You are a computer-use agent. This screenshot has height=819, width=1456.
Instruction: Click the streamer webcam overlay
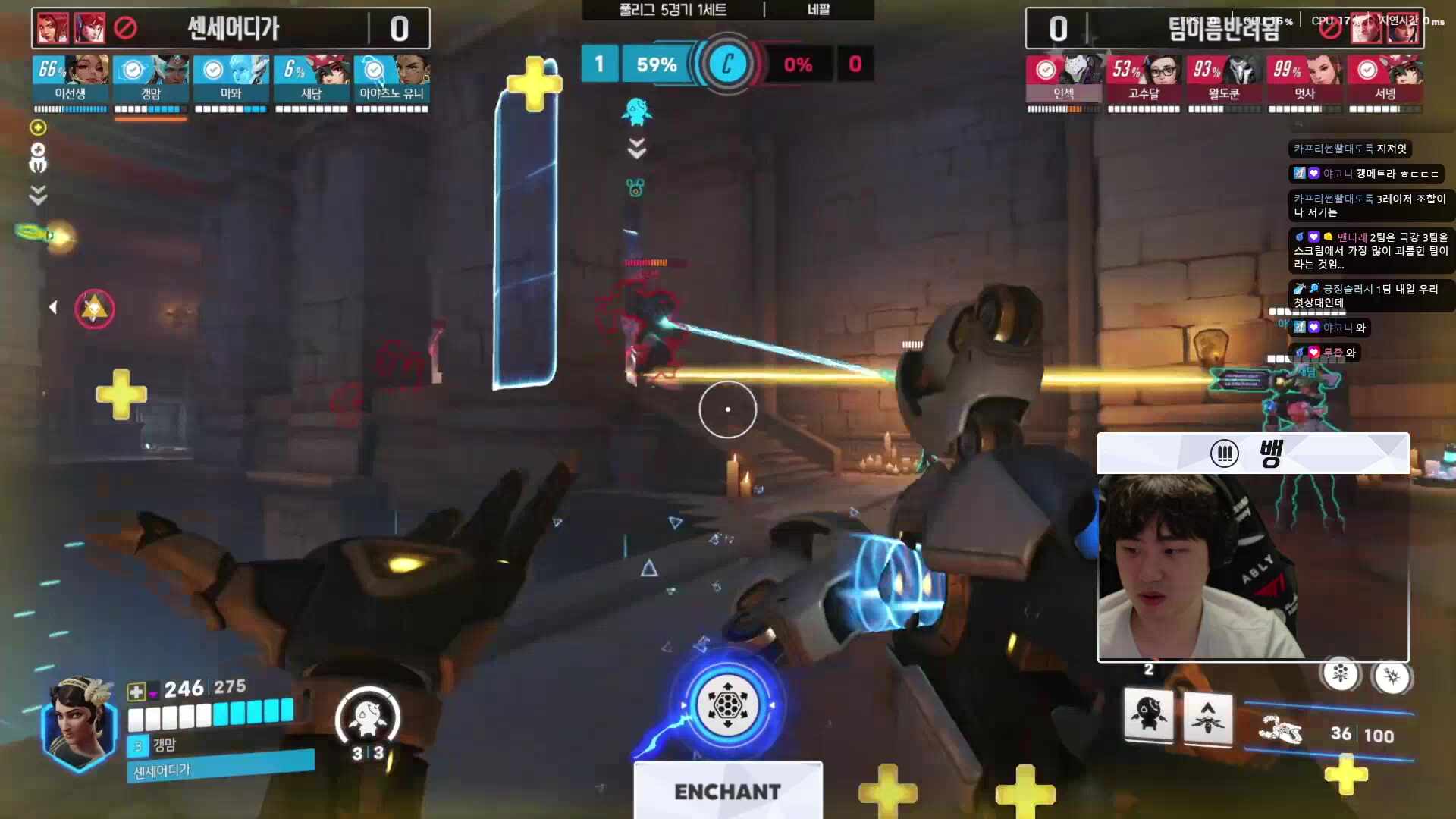click(x=1253, y=567)
